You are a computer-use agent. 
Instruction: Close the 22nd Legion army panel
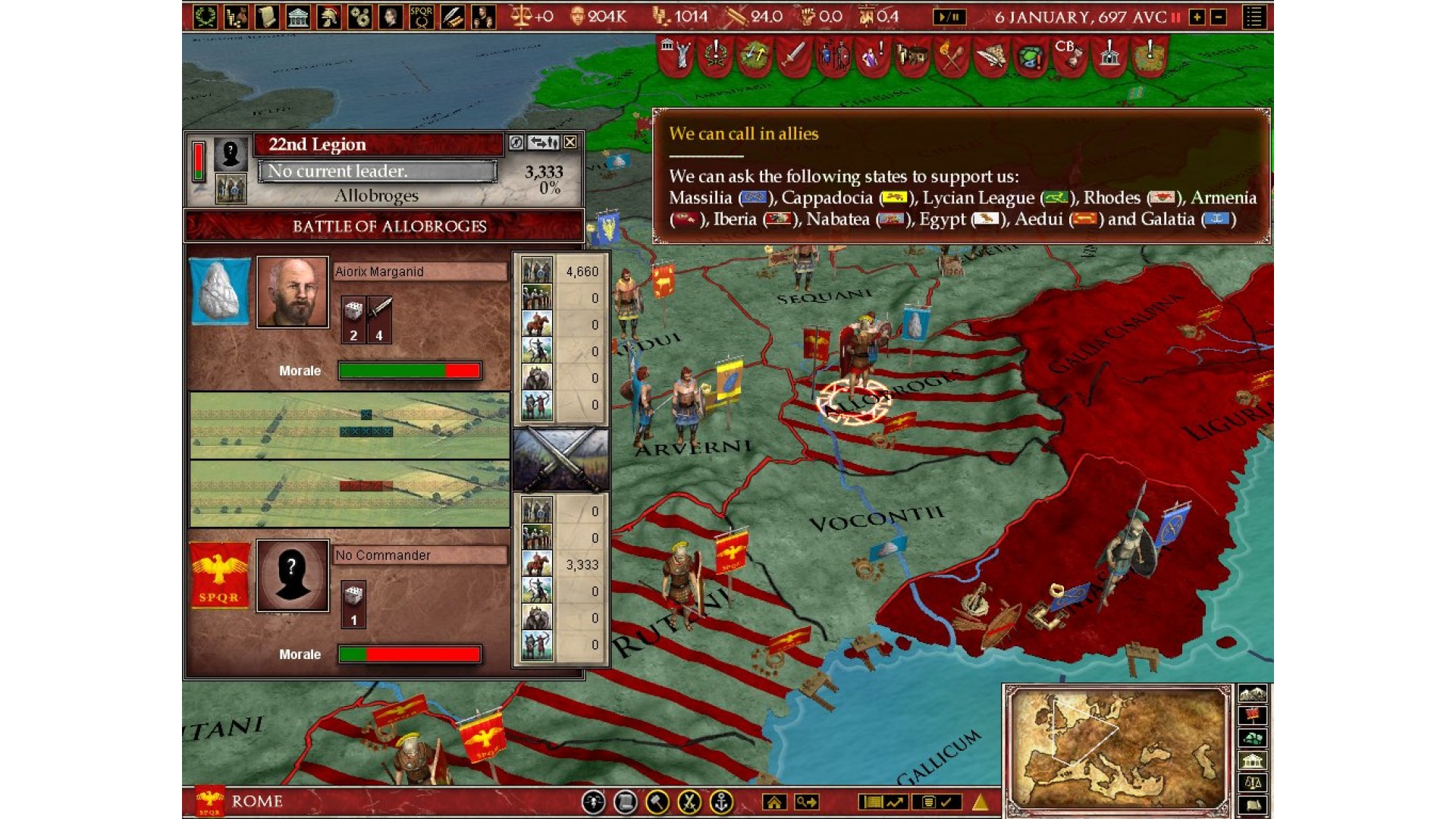click(570, 142)
